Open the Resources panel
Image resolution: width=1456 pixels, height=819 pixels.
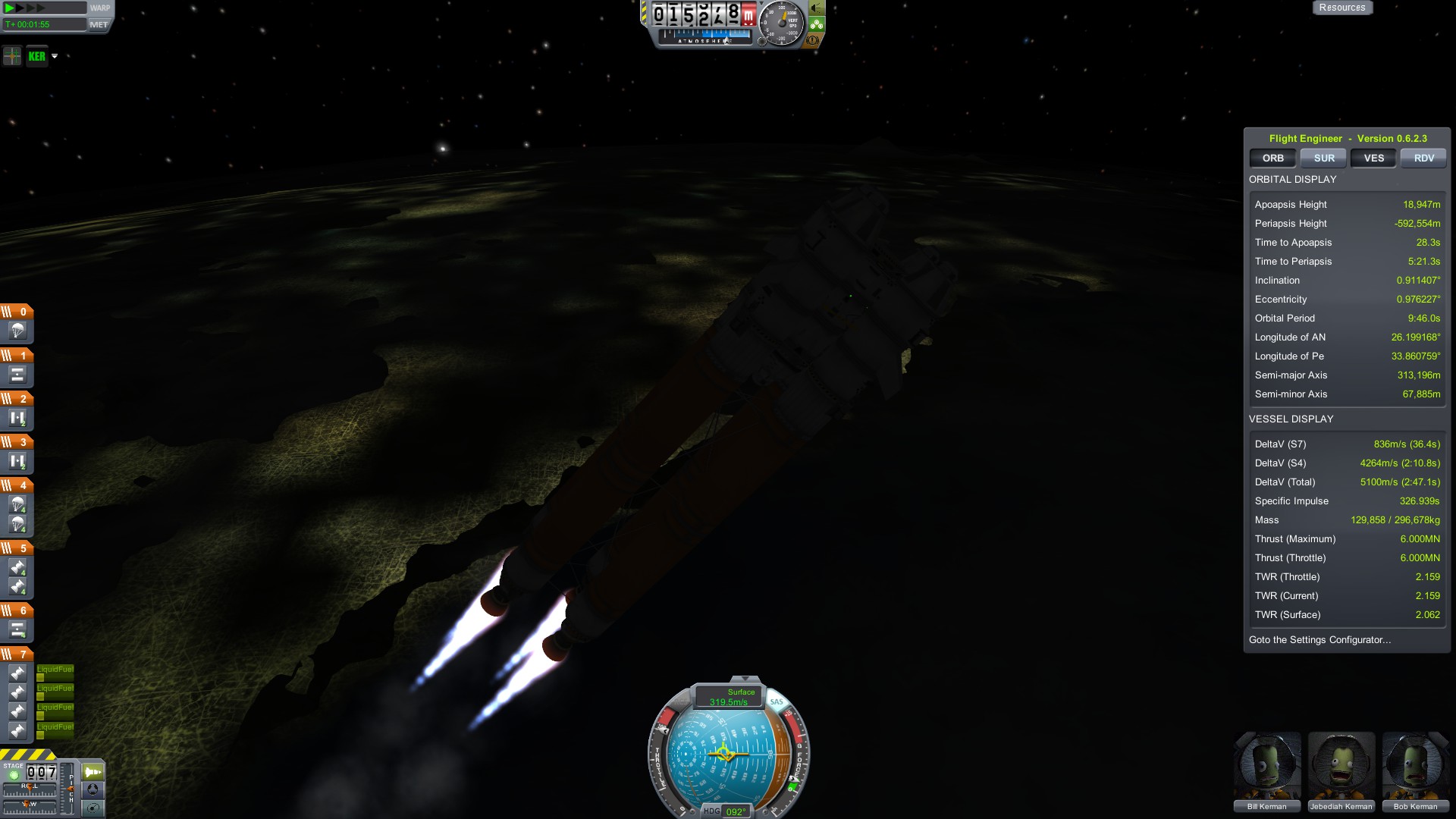1341,8
